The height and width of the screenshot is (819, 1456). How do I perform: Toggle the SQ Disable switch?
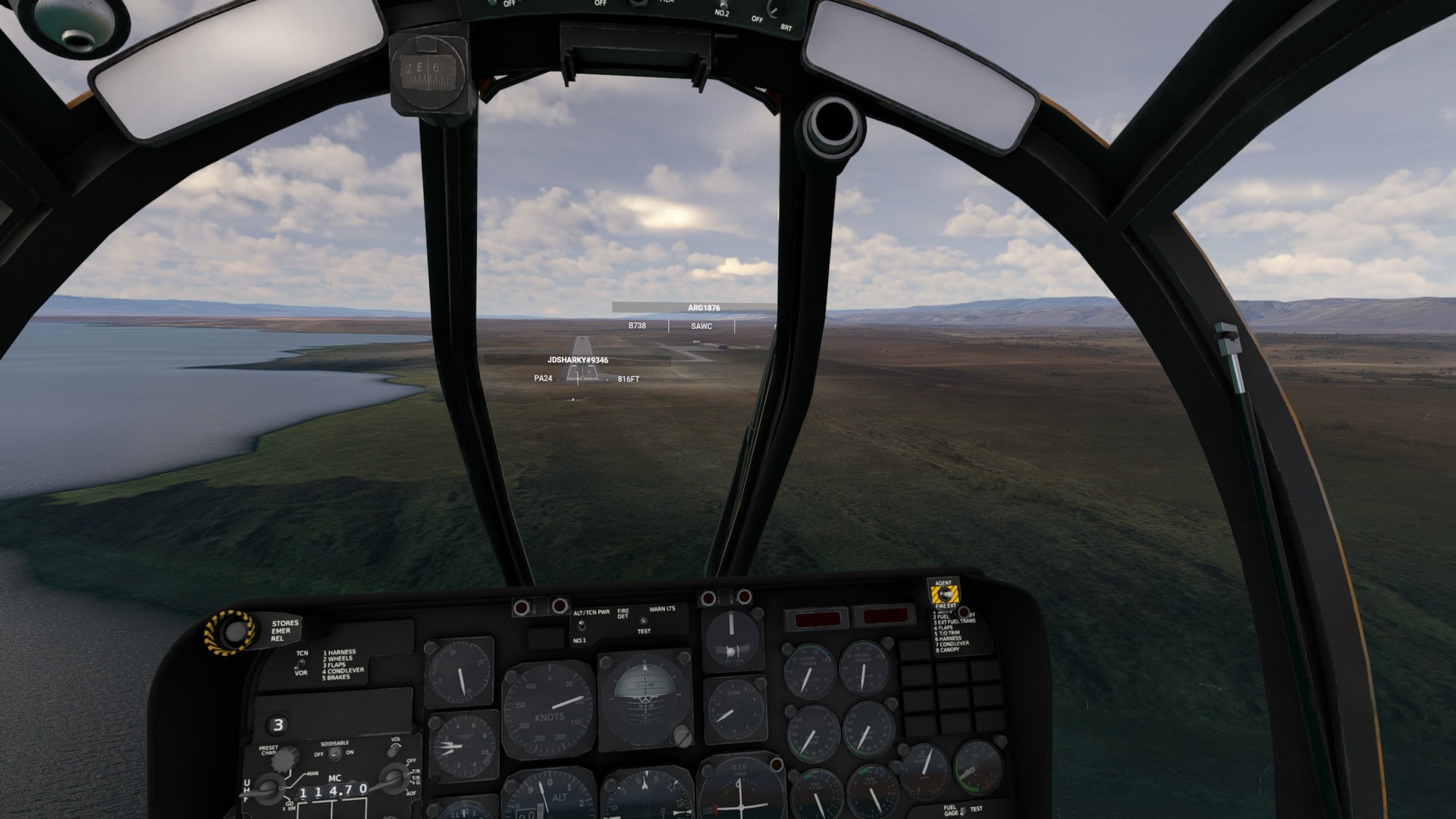pyautogui.click(x=334, y=754)
